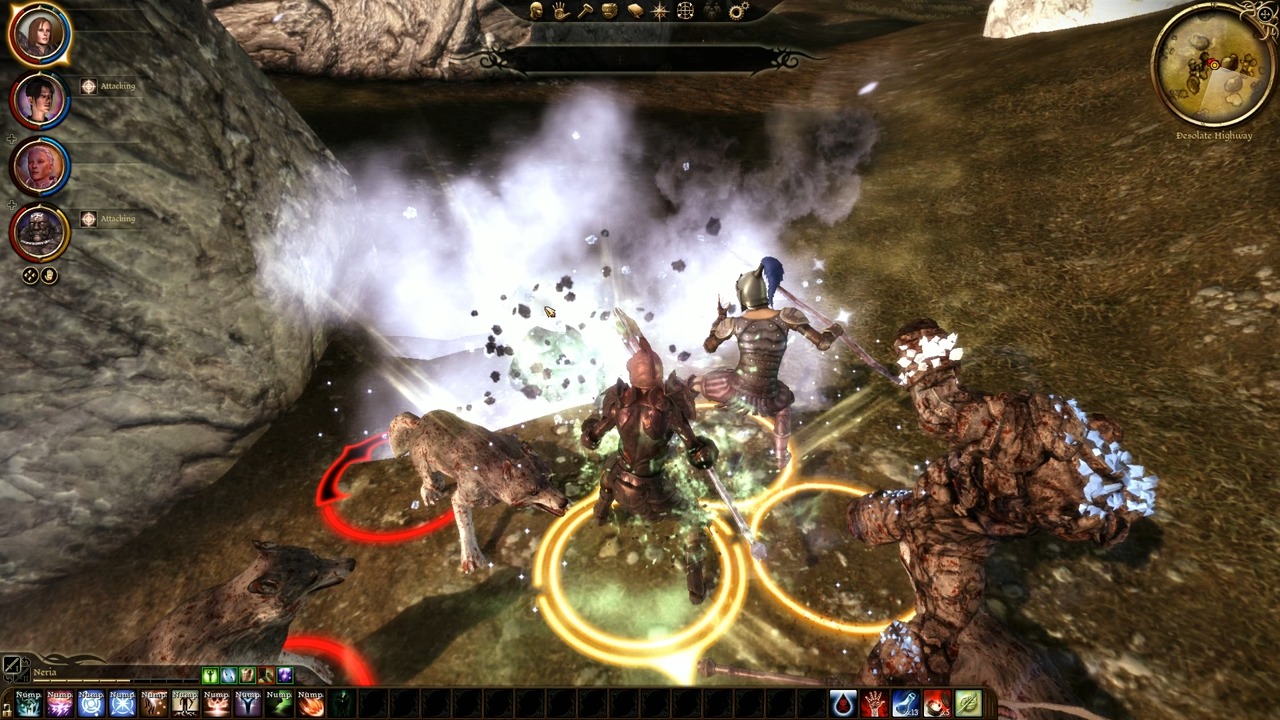This screenshot has width=1280, height=720.
Task: Open the world map via the globe icon
Action: point(685,12)
